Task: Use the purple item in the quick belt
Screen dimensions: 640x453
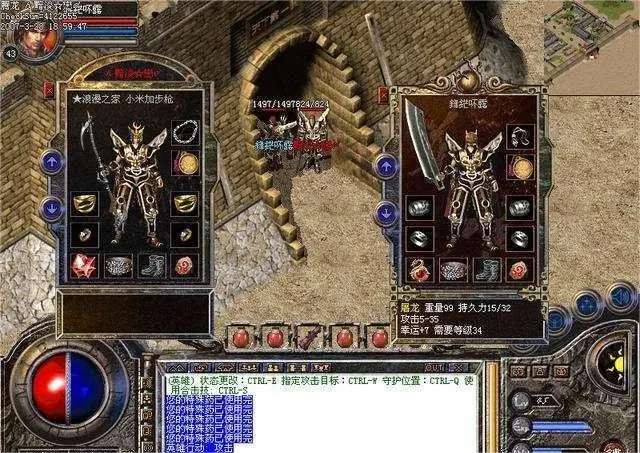Action: tap(308, 336)
